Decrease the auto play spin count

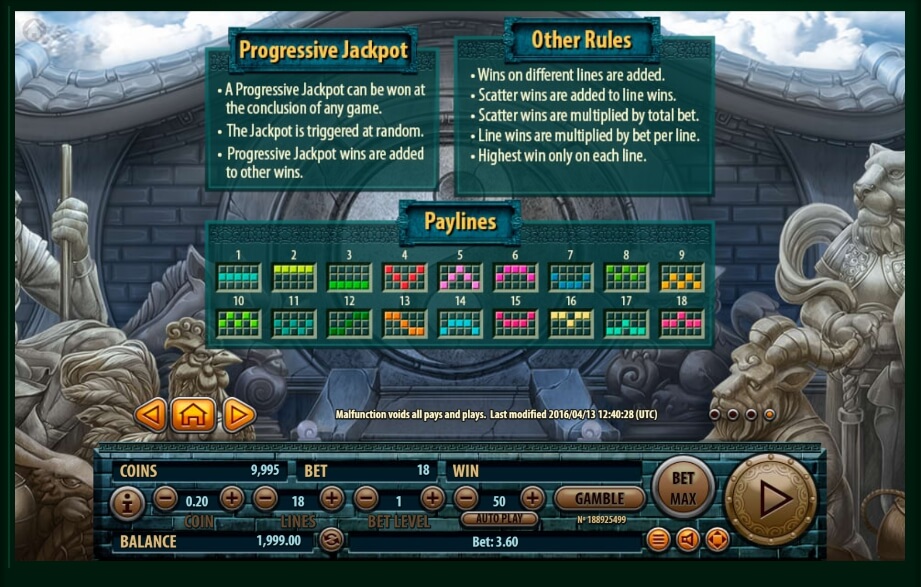[466, 498]
